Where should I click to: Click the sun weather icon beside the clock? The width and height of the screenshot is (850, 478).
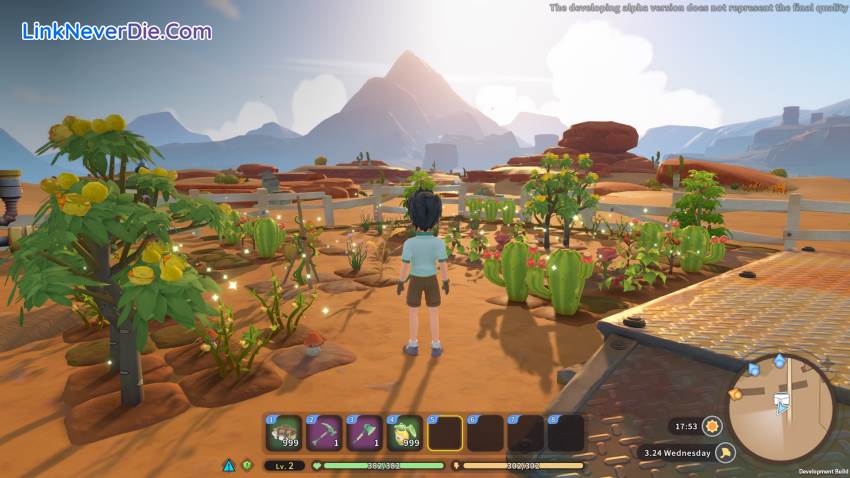pos(712,425)
